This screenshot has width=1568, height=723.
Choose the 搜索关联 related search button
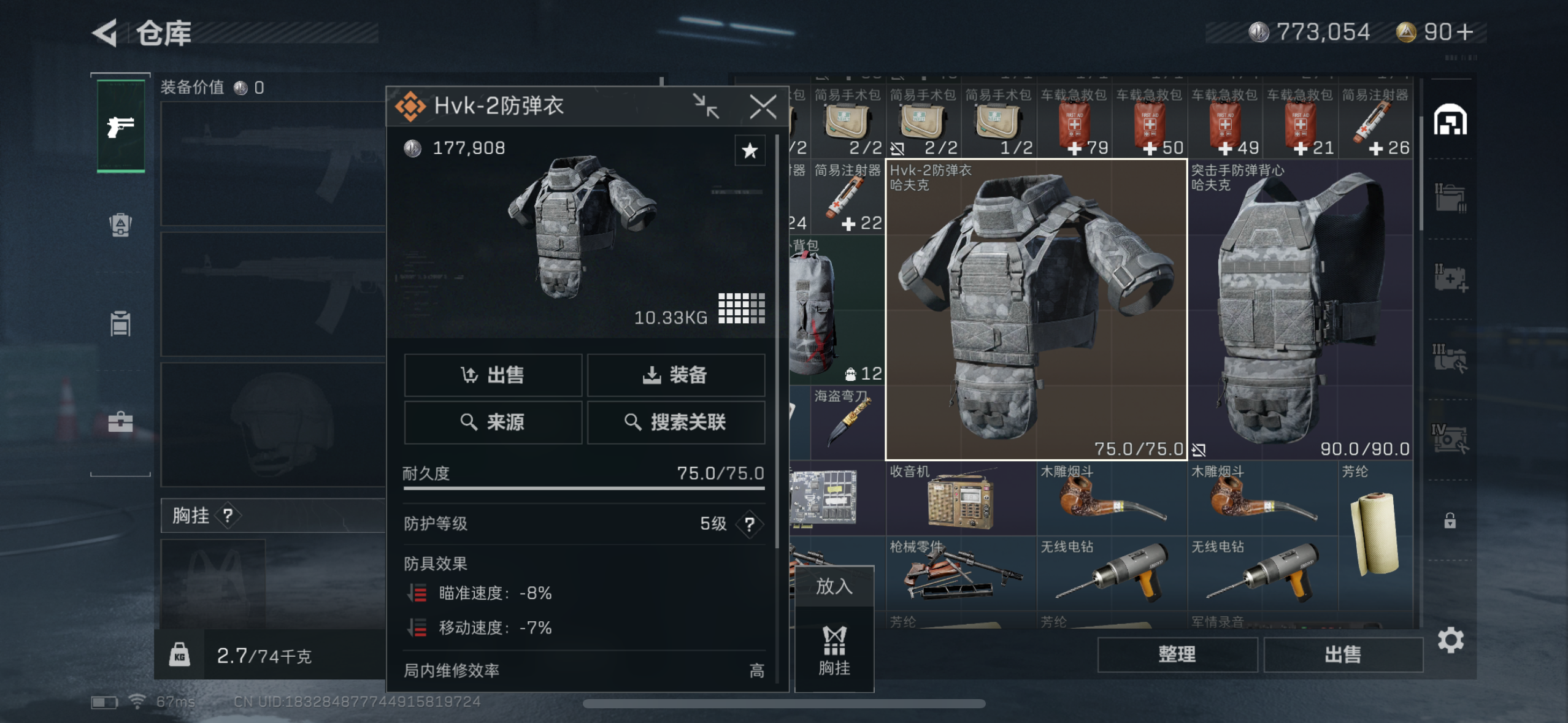click(x=675, y=422)
